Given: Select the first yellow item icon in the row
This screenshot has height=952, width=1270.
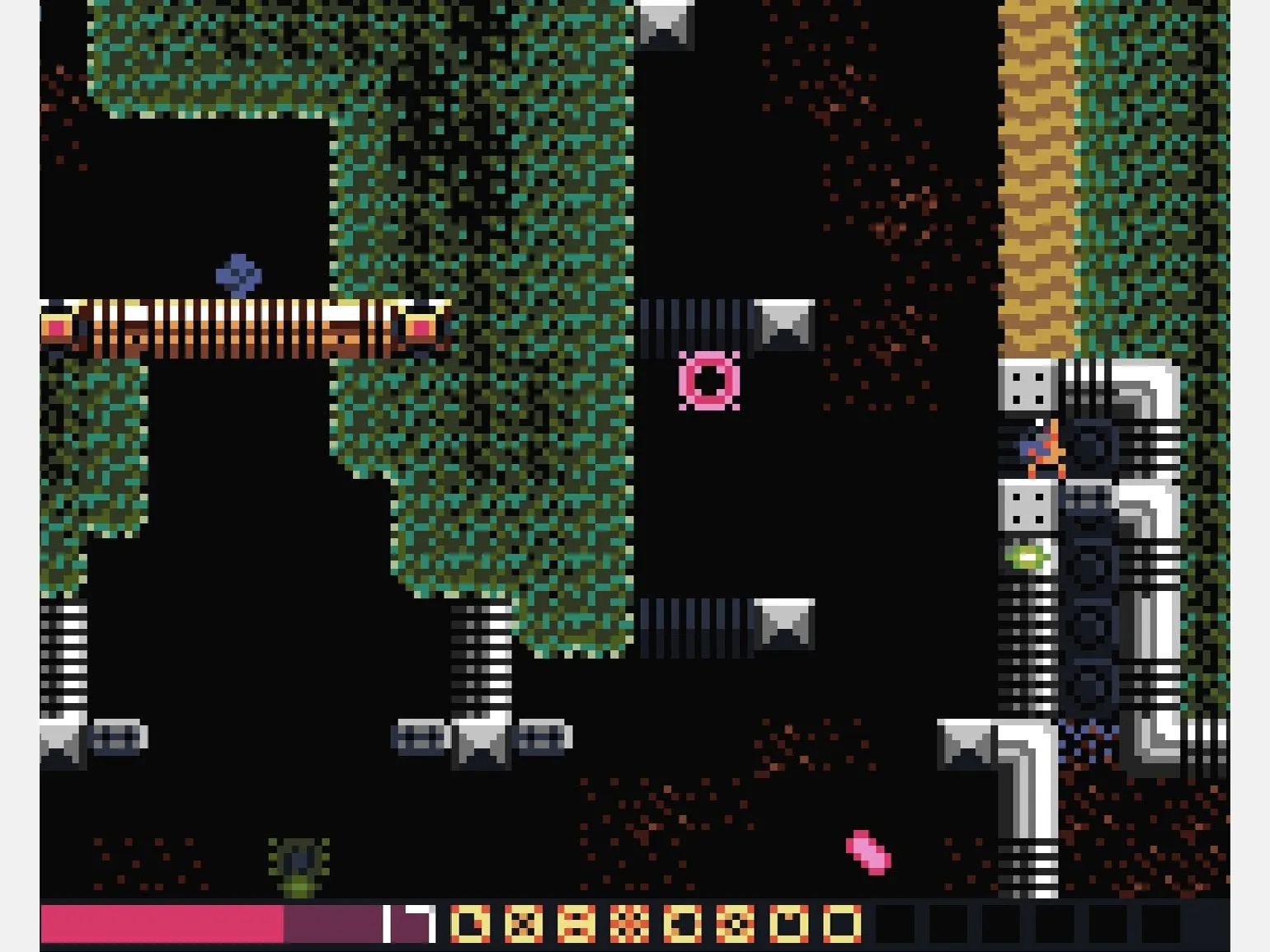Looking at the screenshot, I should 470,924.
